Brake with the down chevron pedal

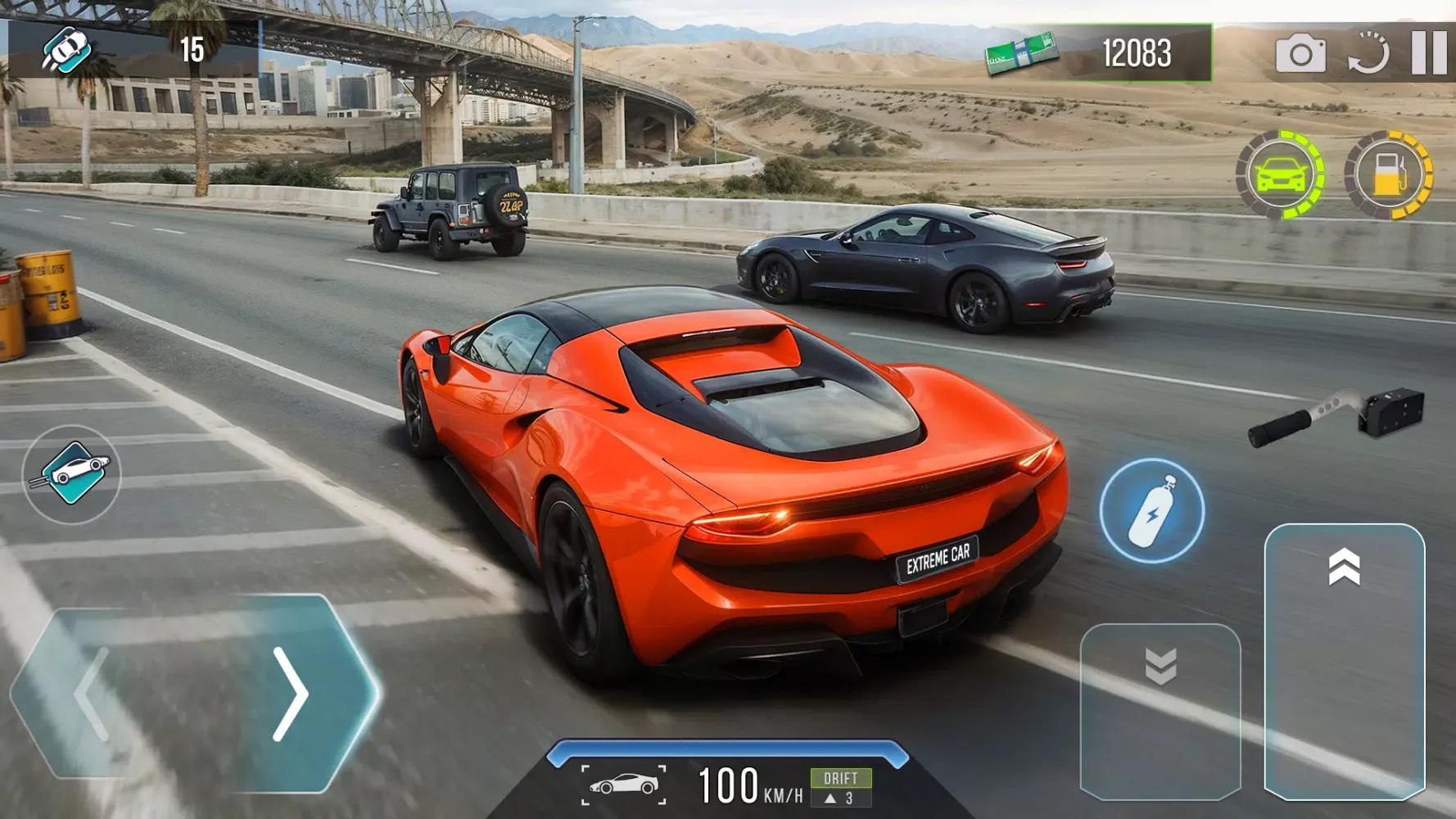pos(1160,711)
